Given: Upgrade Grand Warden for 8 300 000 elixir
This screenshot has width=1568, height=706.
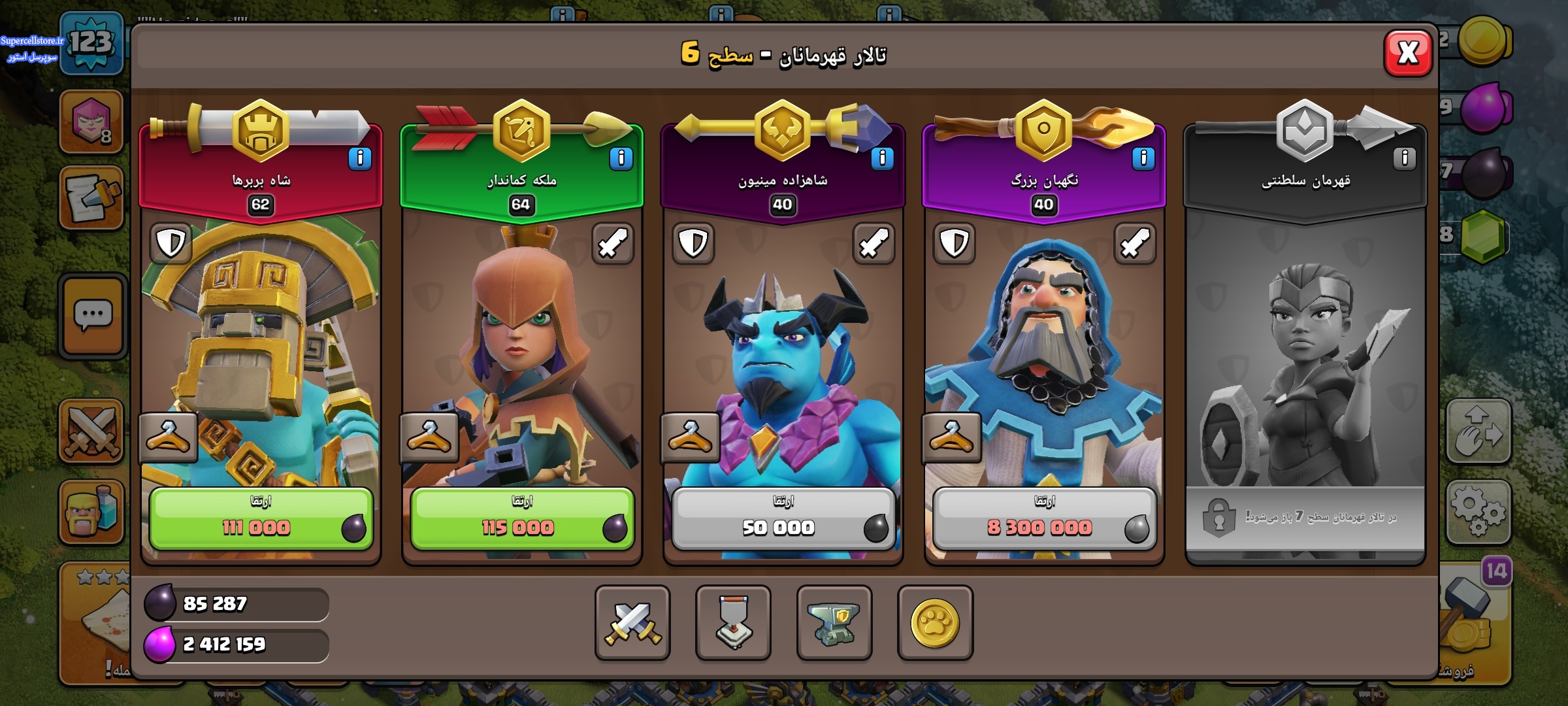Looking at the screenshot, I should click(1044, 518).
